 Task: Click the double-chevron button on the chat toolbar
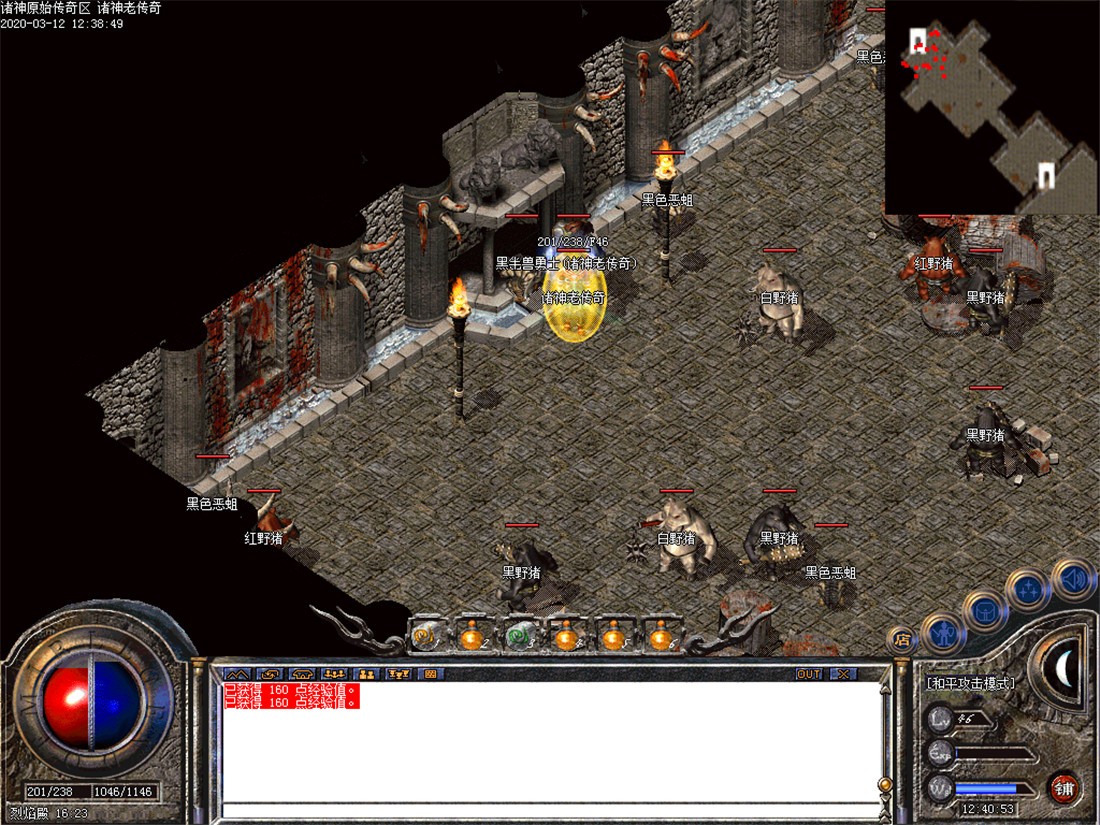(x=238, y=674)
